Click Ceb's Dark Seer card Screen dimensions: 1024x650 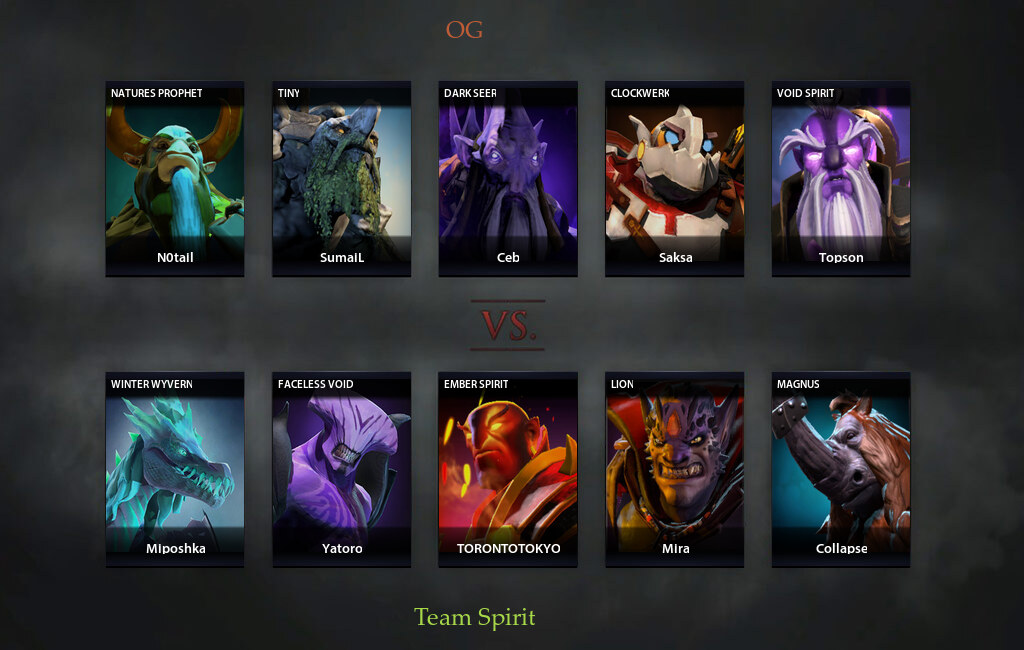[x=508, y=178]
